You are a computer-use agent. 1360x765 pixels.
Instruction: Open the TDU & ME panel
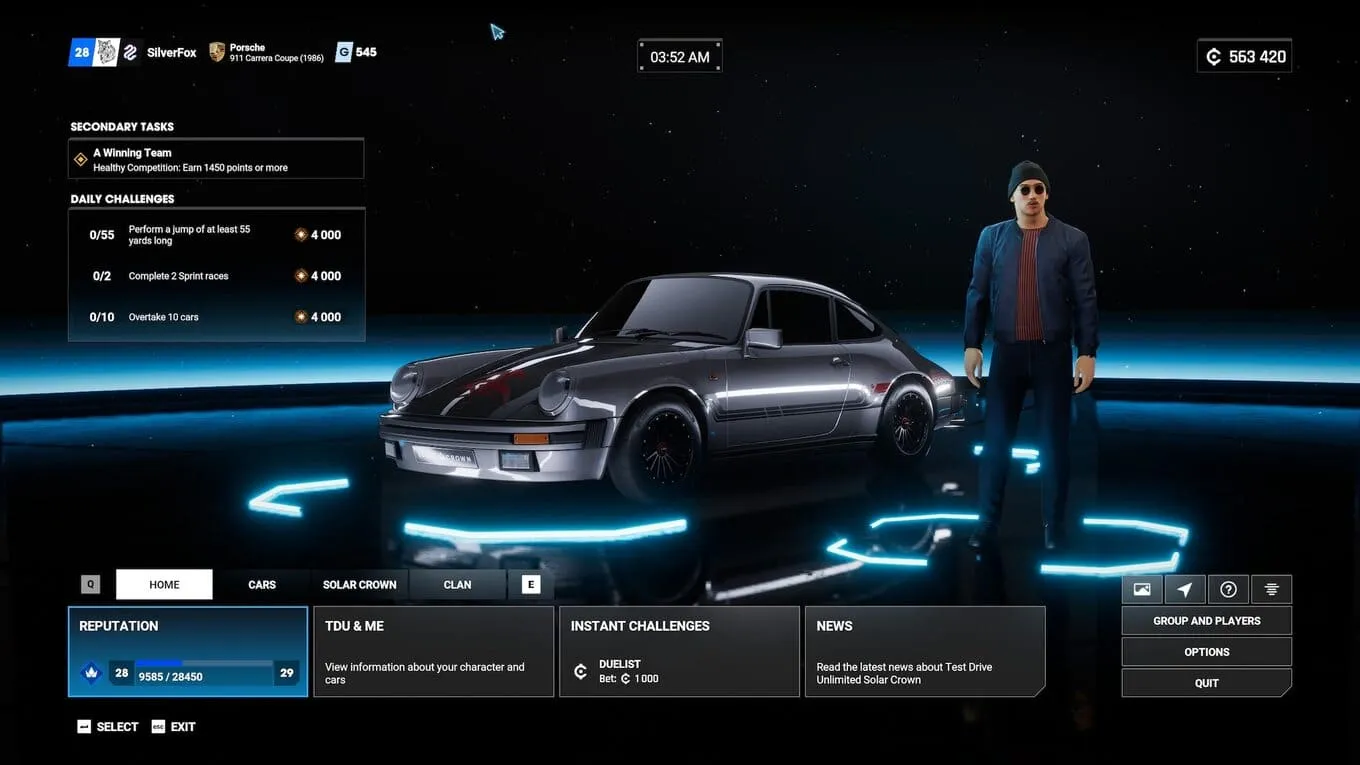coord(433,651)
